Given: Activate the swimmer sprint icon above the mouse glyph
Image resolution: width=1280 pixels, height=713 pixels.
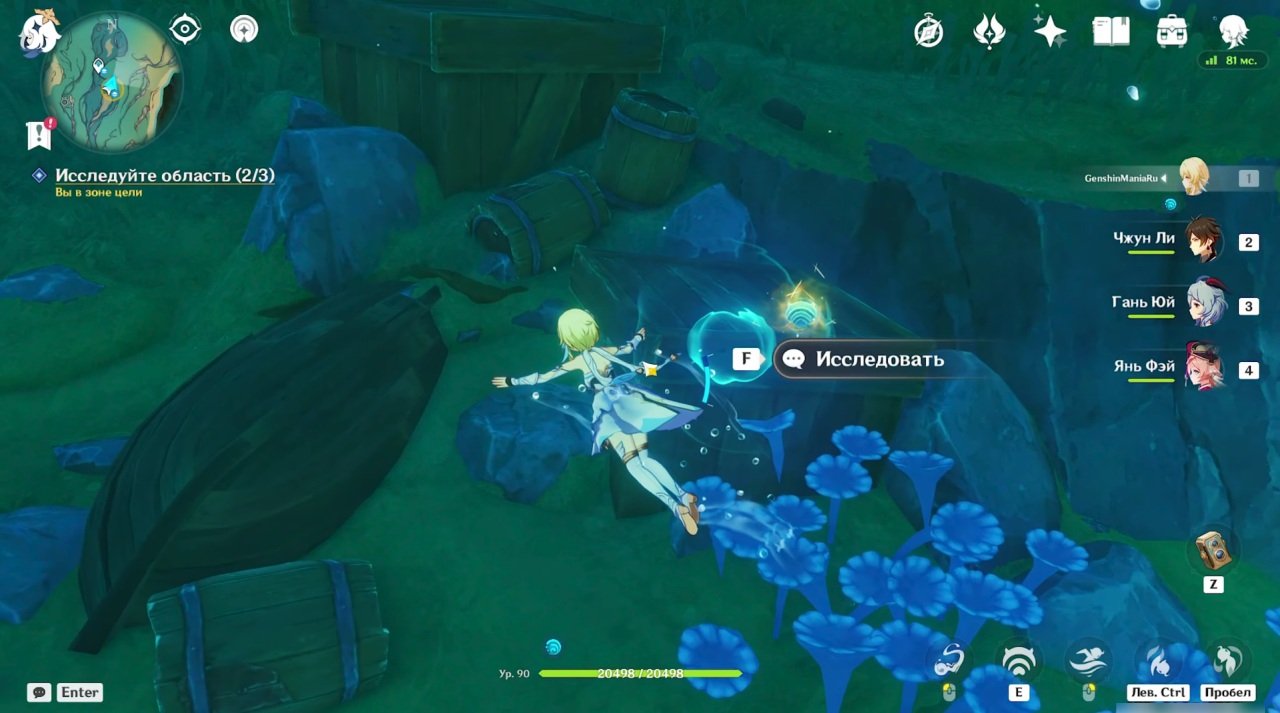Looking at the screenshot, I should point(1088,661).
